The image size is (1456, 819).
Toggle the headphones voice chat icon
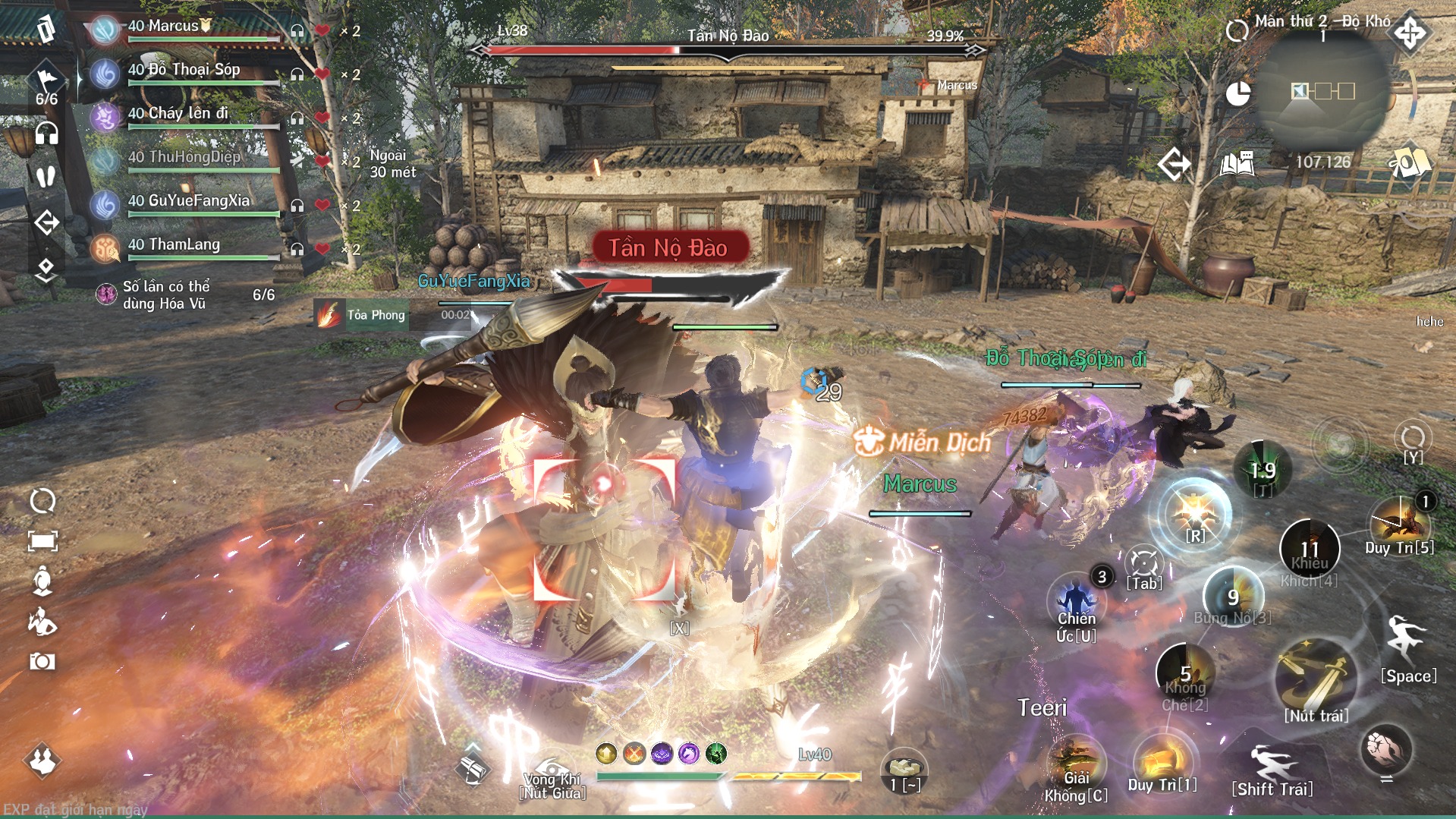[x=46, y=134]
